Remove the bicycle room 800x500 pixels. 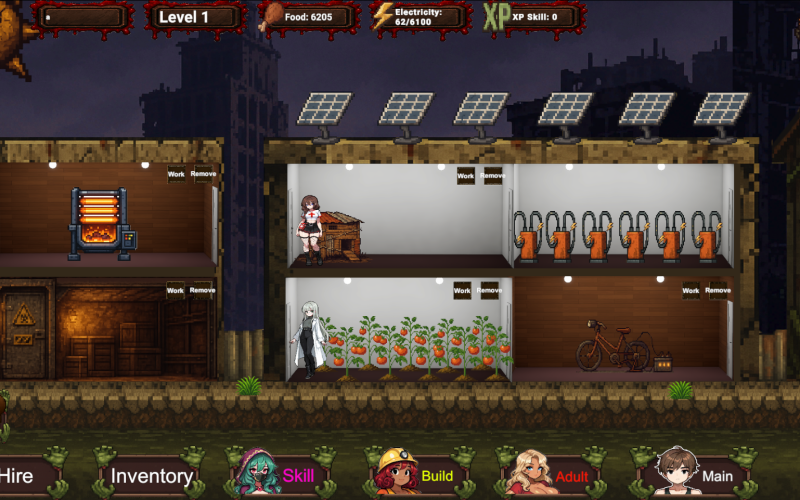coord(718,291)
